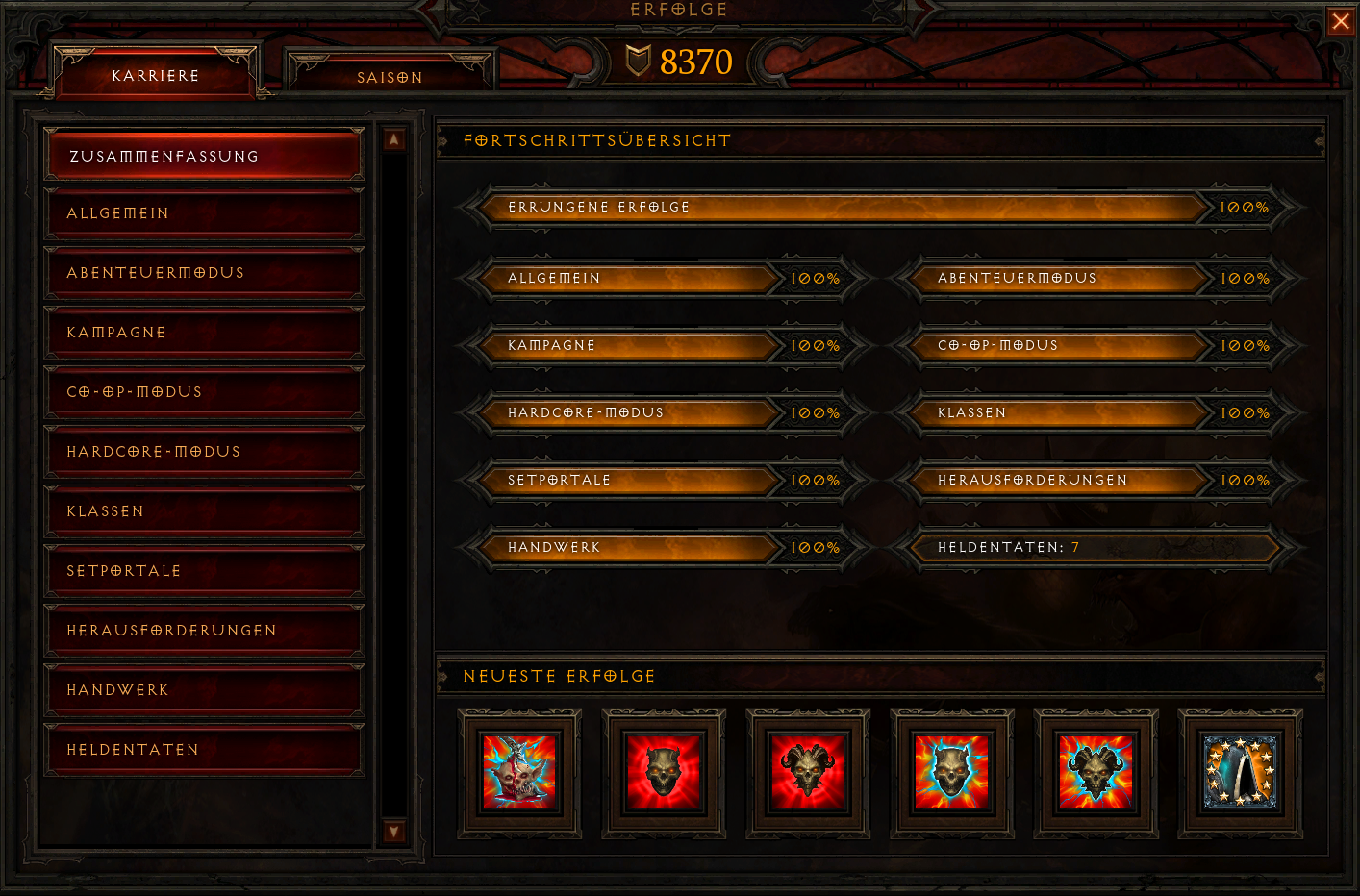Click the scrollbar down arrow in the sidebar
The image size is (1360, 896).
393,831
